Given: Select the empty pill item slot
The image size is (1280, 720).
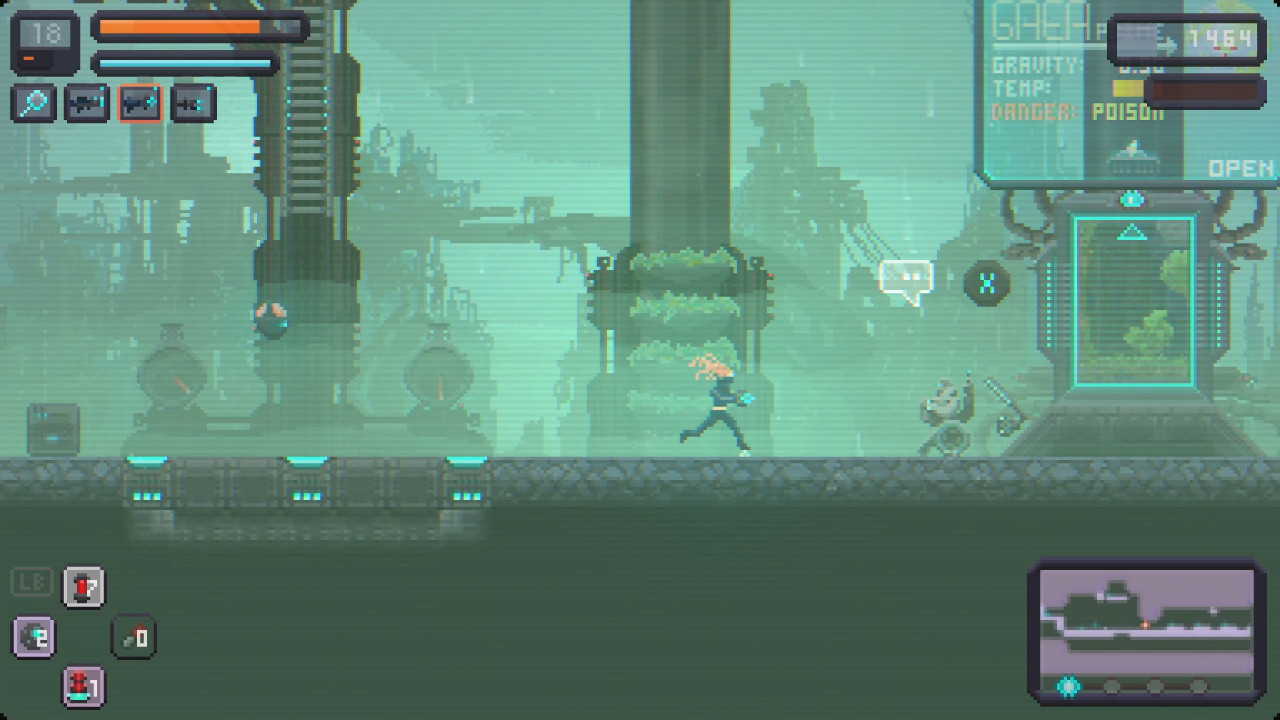Looking at the screenshot, I should click(134, 637).
